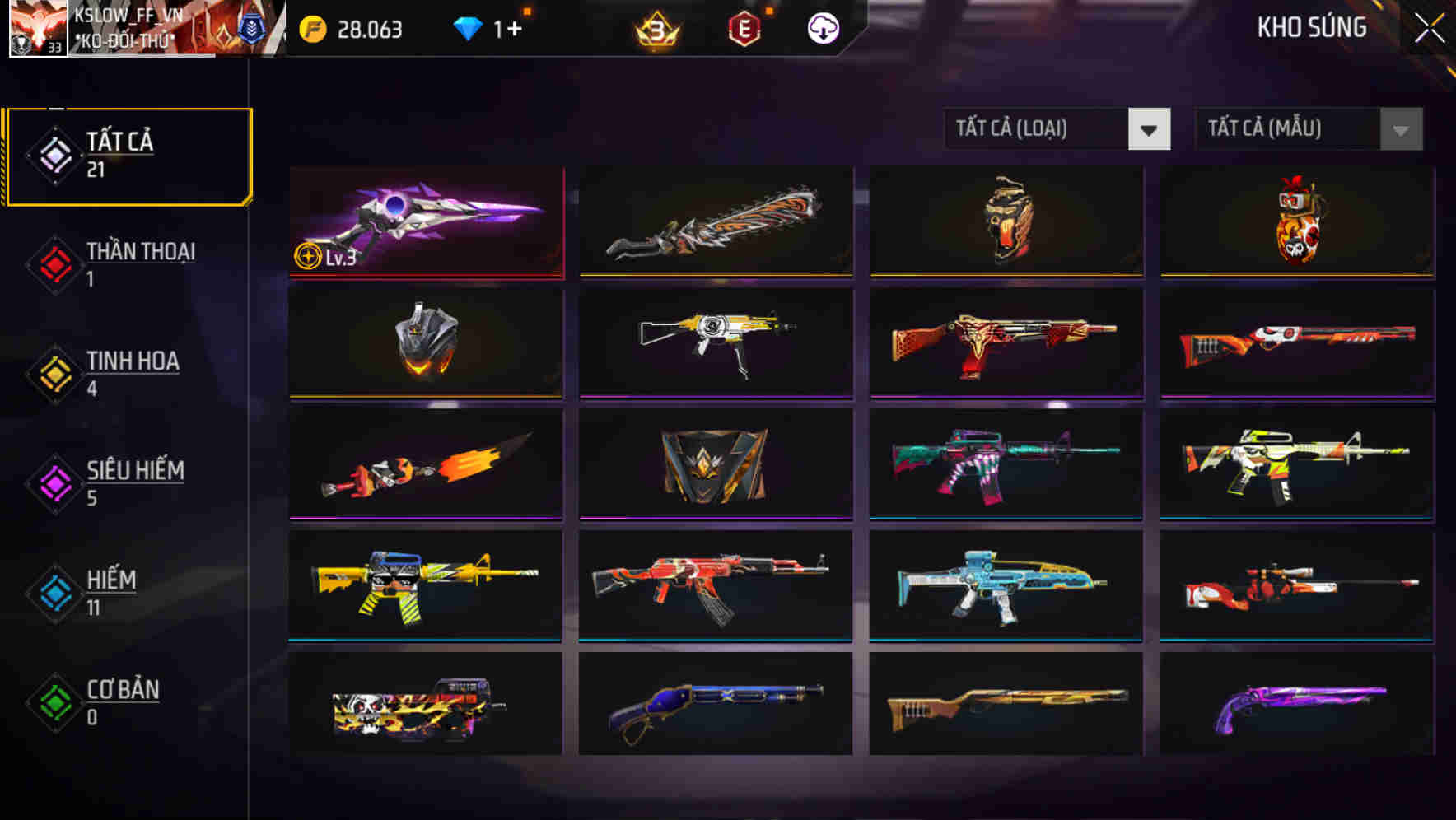Click the cloud download icon
1456x820 pixels.
(x=823, y=29)
